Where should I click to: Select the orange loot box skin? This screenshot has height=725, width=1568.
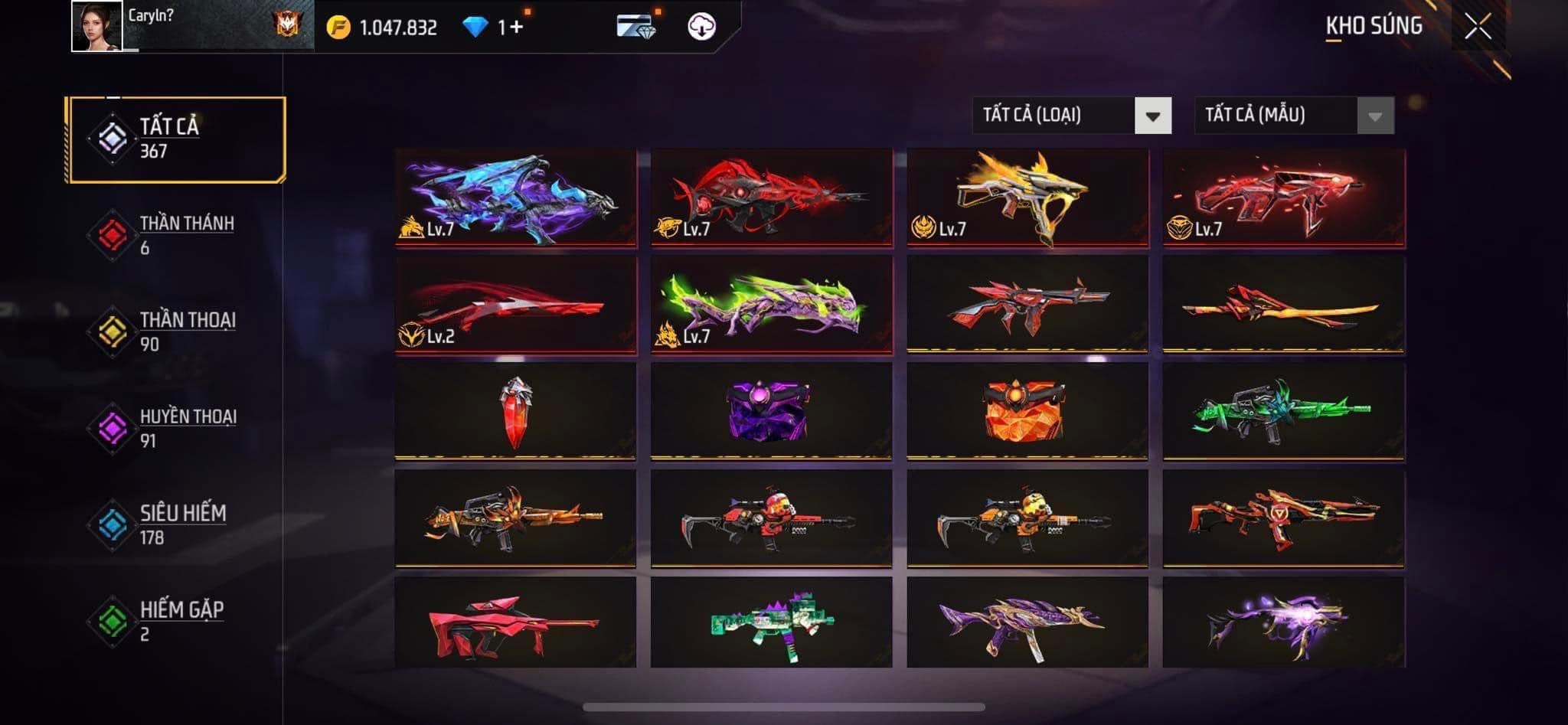coord(1027,412)
